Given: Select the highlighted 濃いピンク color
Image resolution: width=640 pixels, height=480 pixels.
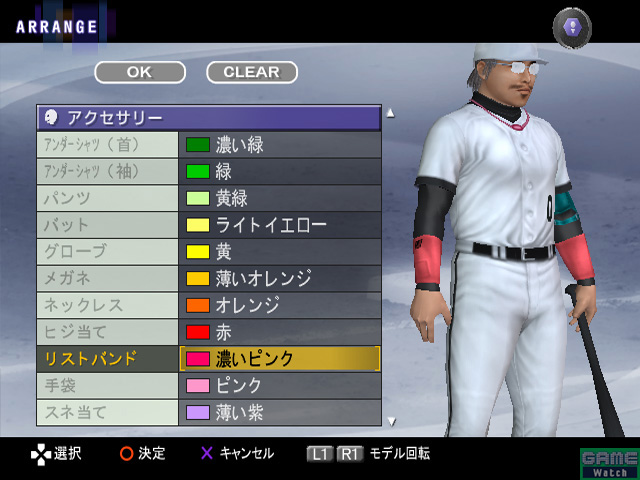Looking at the screenshot, I should (279, 358).
